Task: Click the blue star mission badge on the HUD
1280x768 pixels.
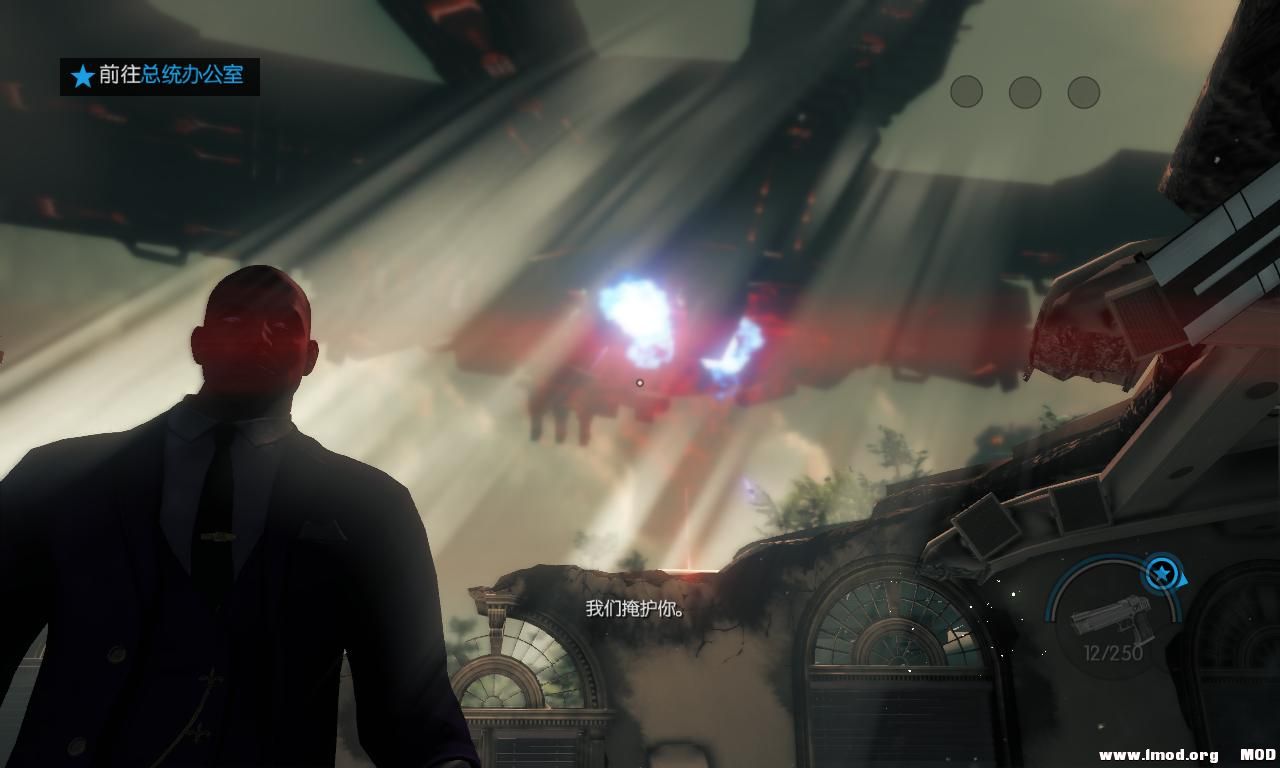Action: pyautogui.click(x=1160, y=573)
